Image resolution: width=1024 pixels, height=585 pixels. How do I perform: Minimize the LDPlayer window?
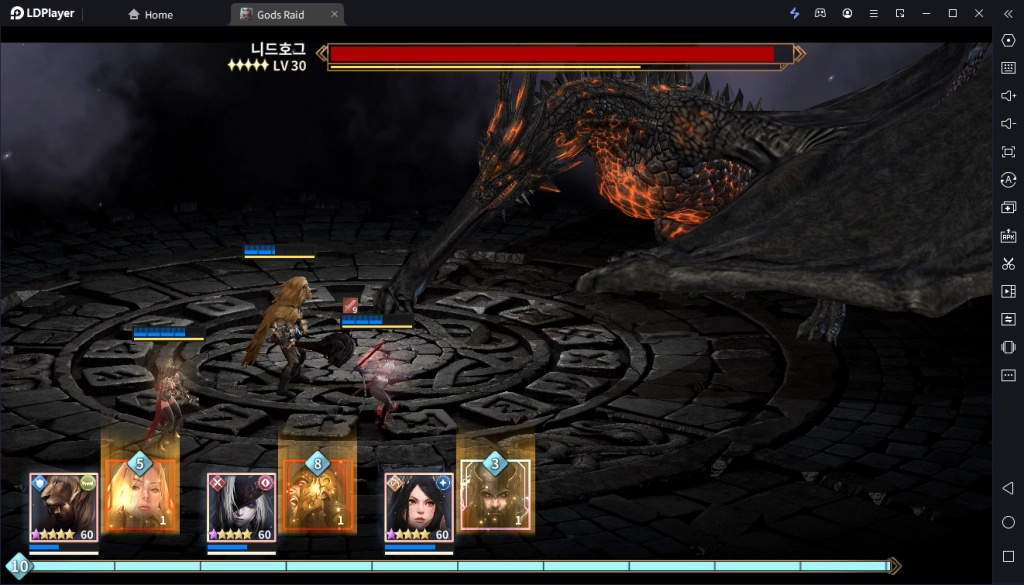pyautogui.click(x=926, y=13)
